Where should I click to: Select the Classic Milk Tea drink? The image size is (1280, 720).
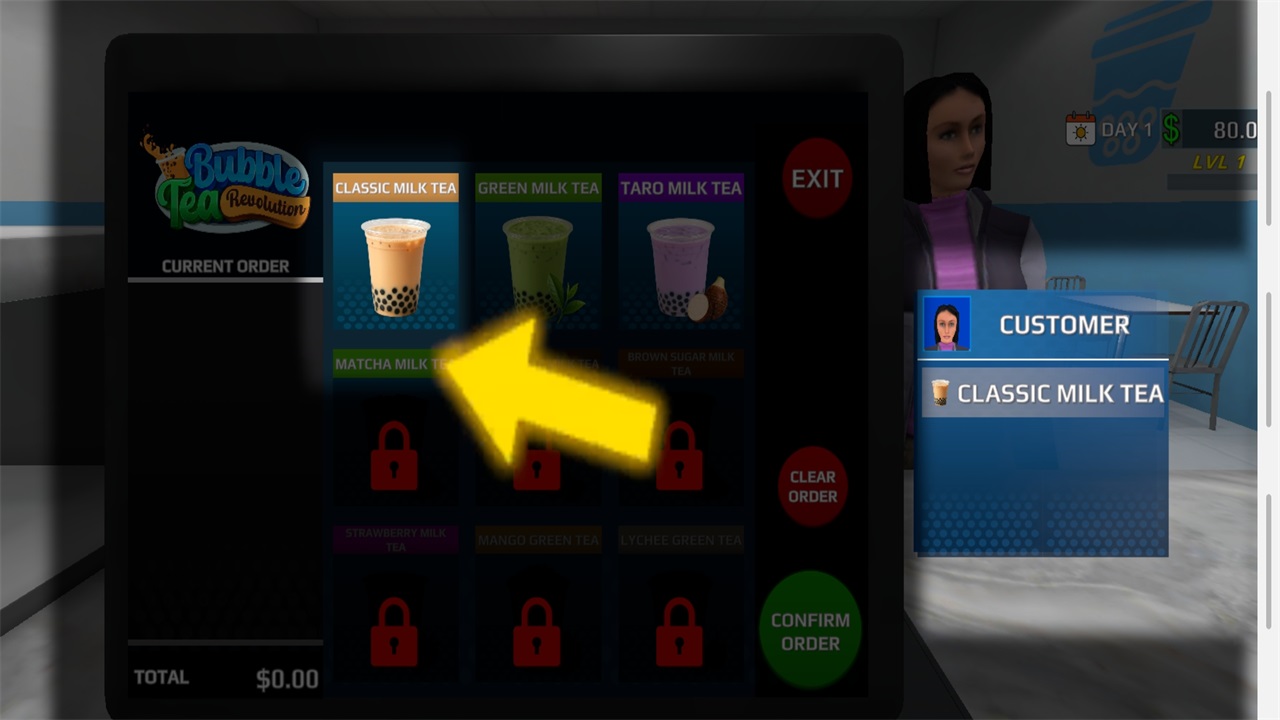click(396, 251)
